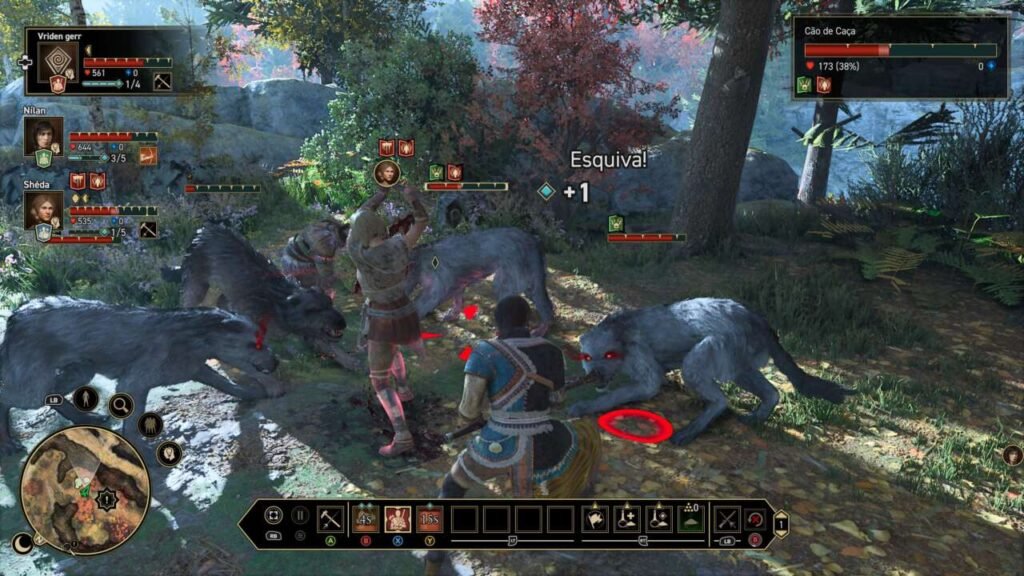
Task: Use the ability on 15s cooldown
Action: [x=430, y=519]
